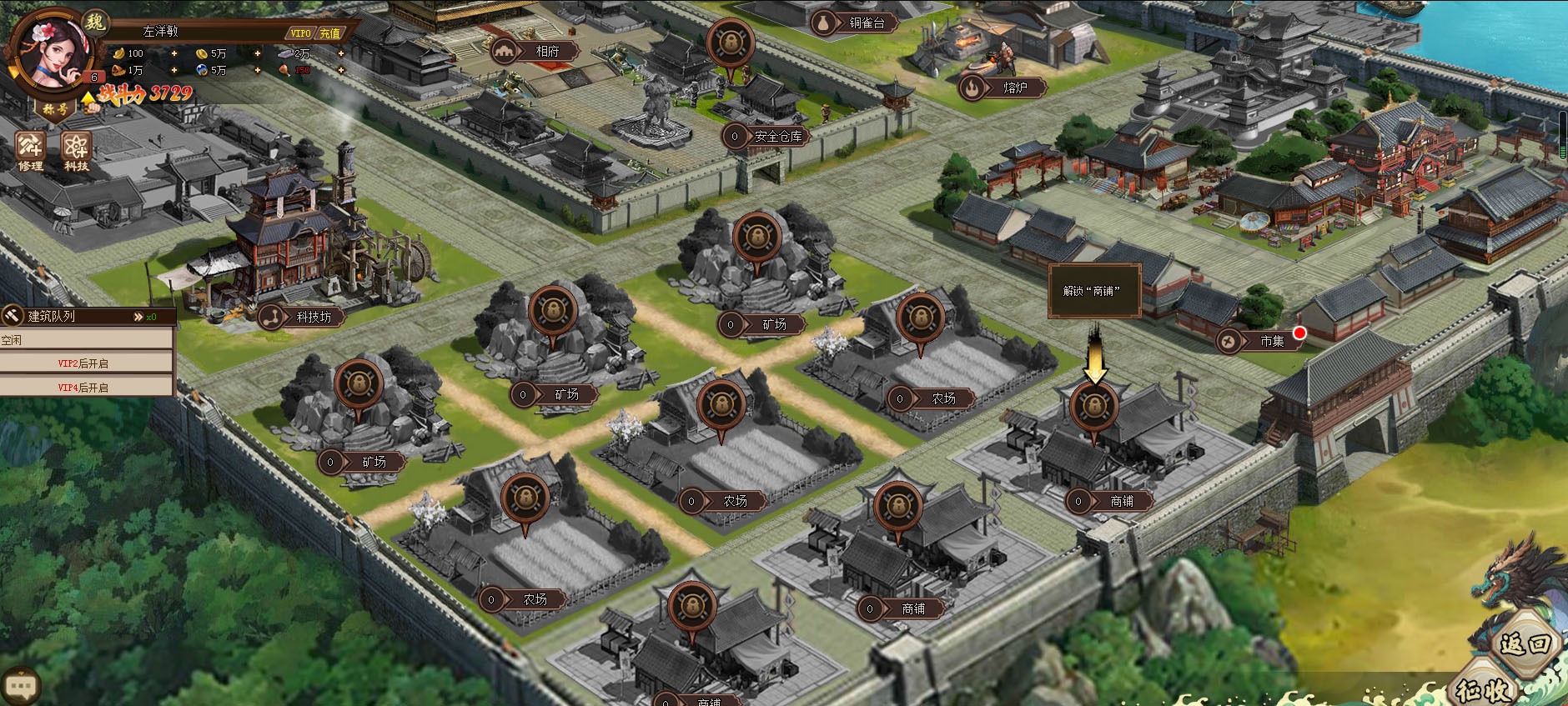
Task: Add gold ingots with the plus button
Action: tap(174, 53)
